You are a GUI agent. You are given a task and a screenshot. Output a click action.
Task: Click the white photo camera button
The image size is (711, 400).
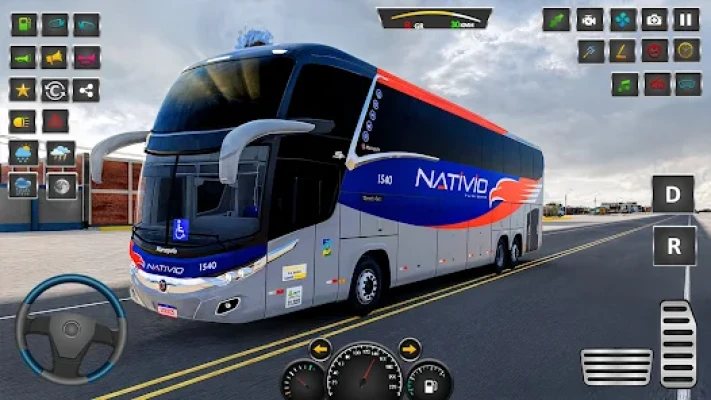[x=654, y=20]
